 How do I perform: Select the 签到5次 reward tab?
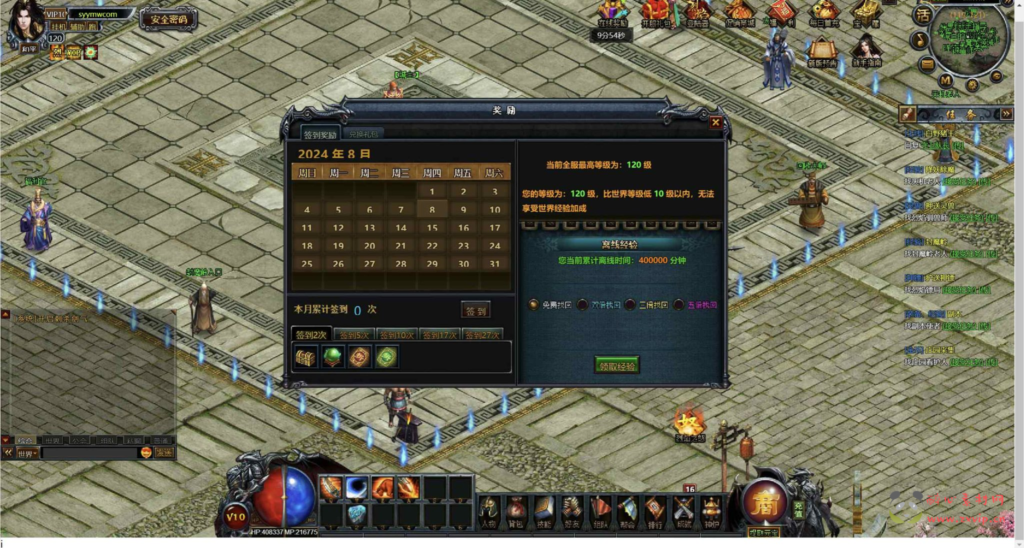pos(354,334)
